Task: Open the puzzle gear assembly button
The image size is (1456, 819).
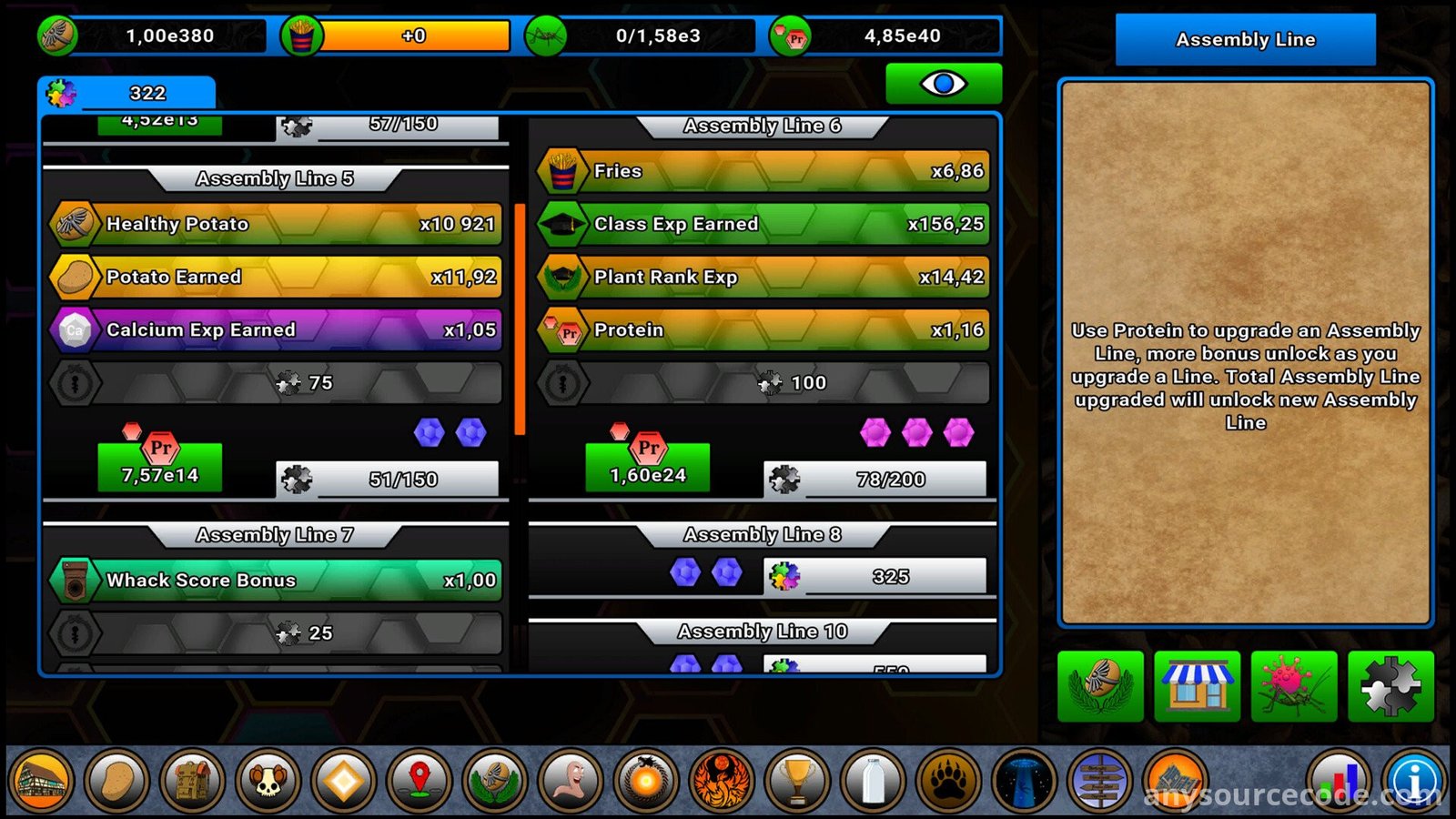Action: point(1390,687)
